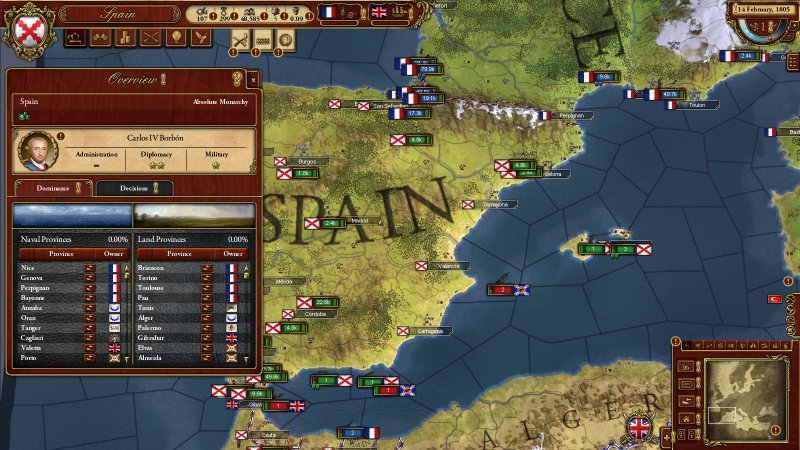The height and width of the screenshot is (450, 800).
Task: Click the Carlos IV Borbón ruler portrait
Action: coord(38,150)
